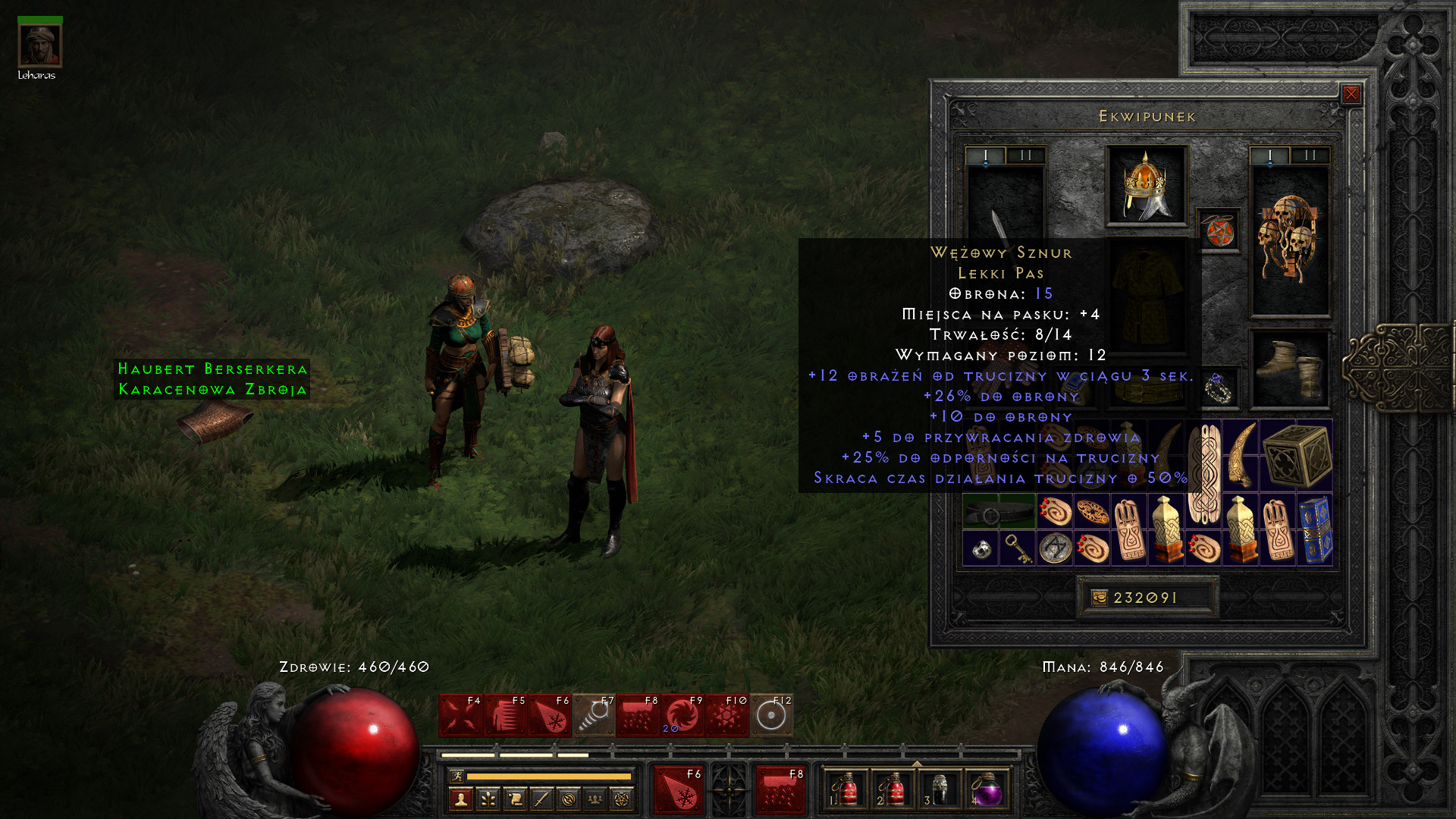
Task: Select the highlighted belt item in inventory
Action: (999, 512)
